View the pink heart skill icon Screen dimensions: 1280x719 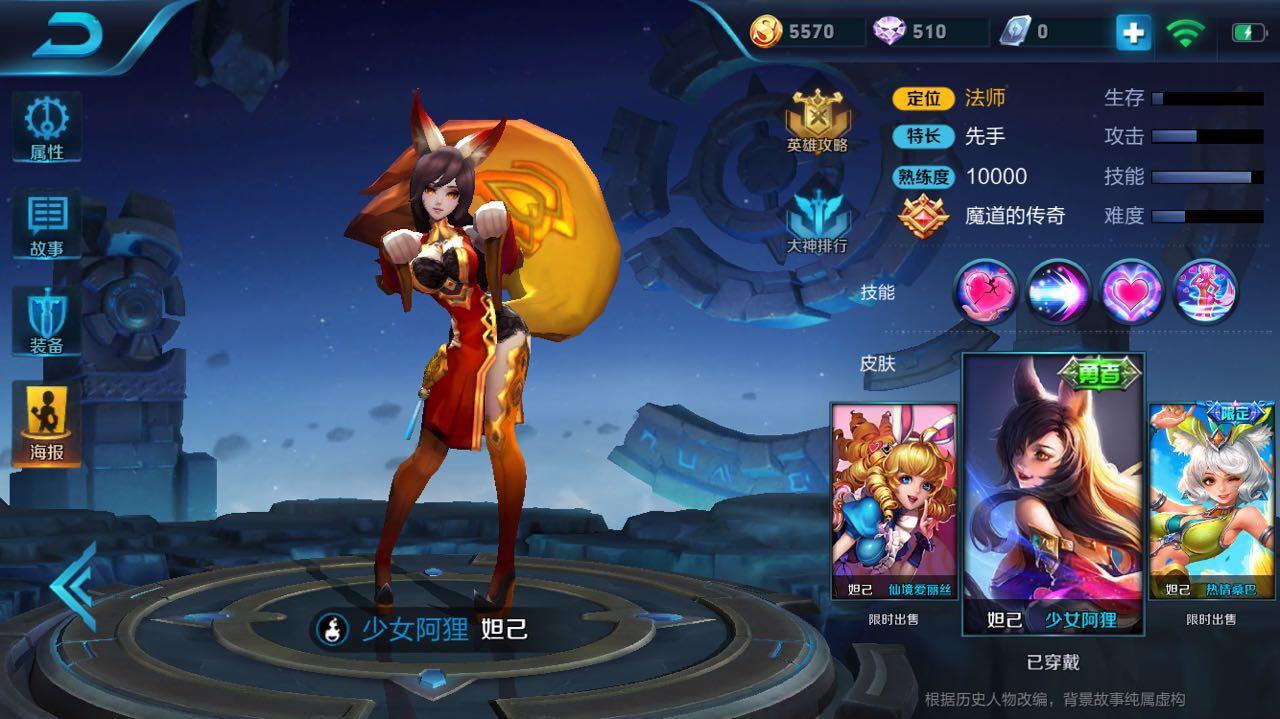click(1132, 291)
